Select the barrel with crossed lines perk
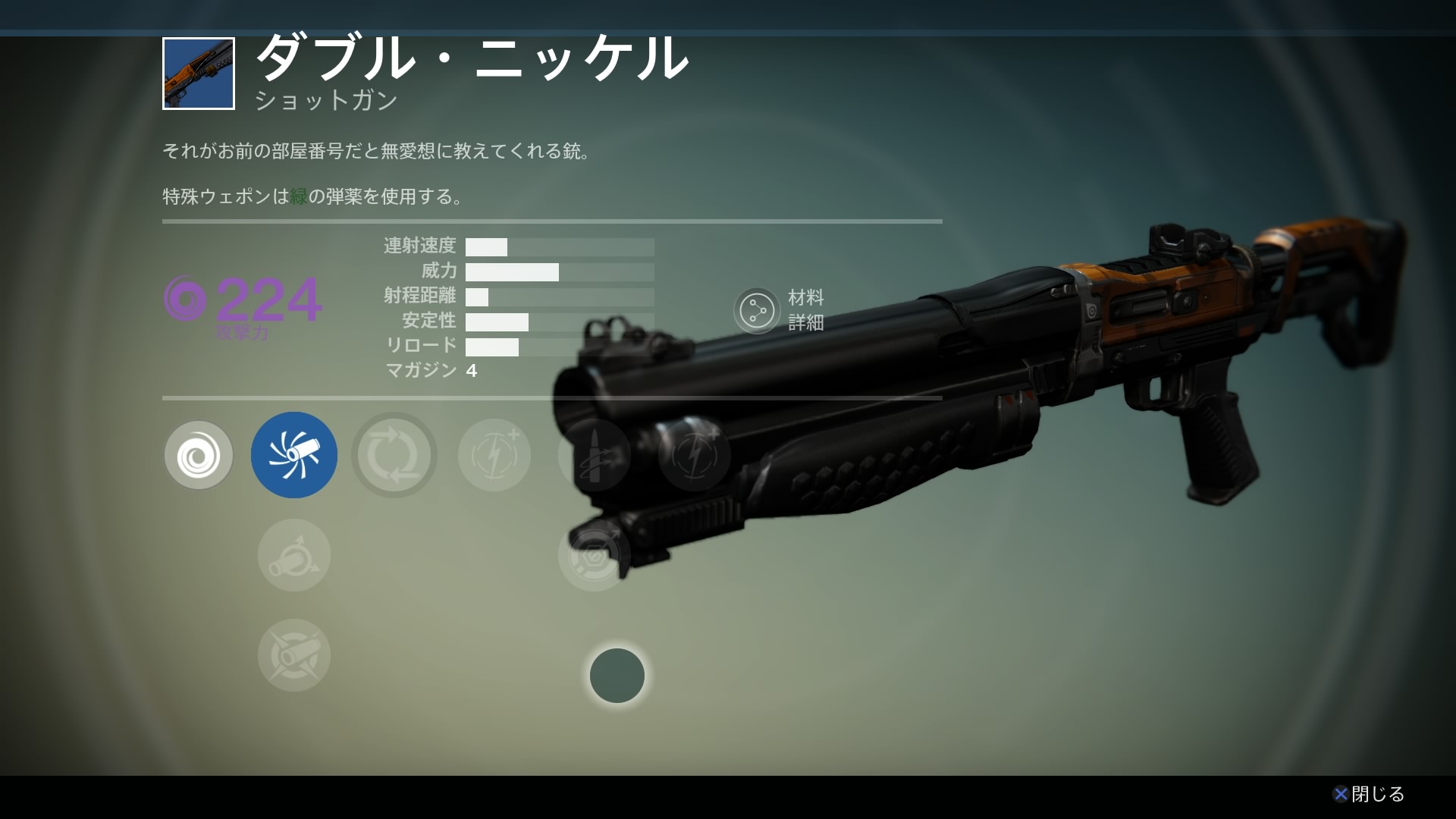Image resolution: width=1456 pixels, height=819 pixels. pos(294,655)
